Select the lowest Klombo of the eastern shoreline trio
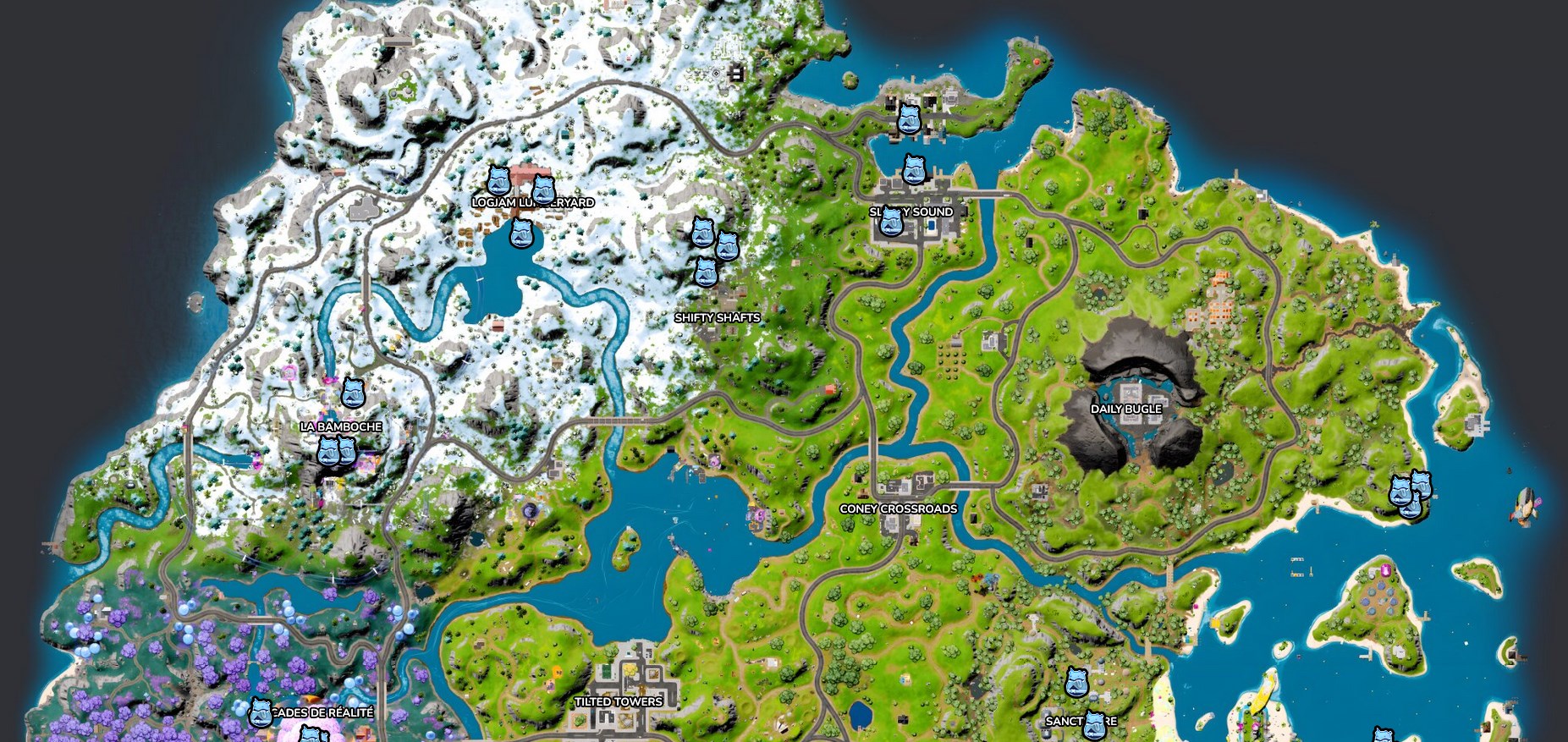Viewport: 1568px width, 742px height. tap(1411, 507)
